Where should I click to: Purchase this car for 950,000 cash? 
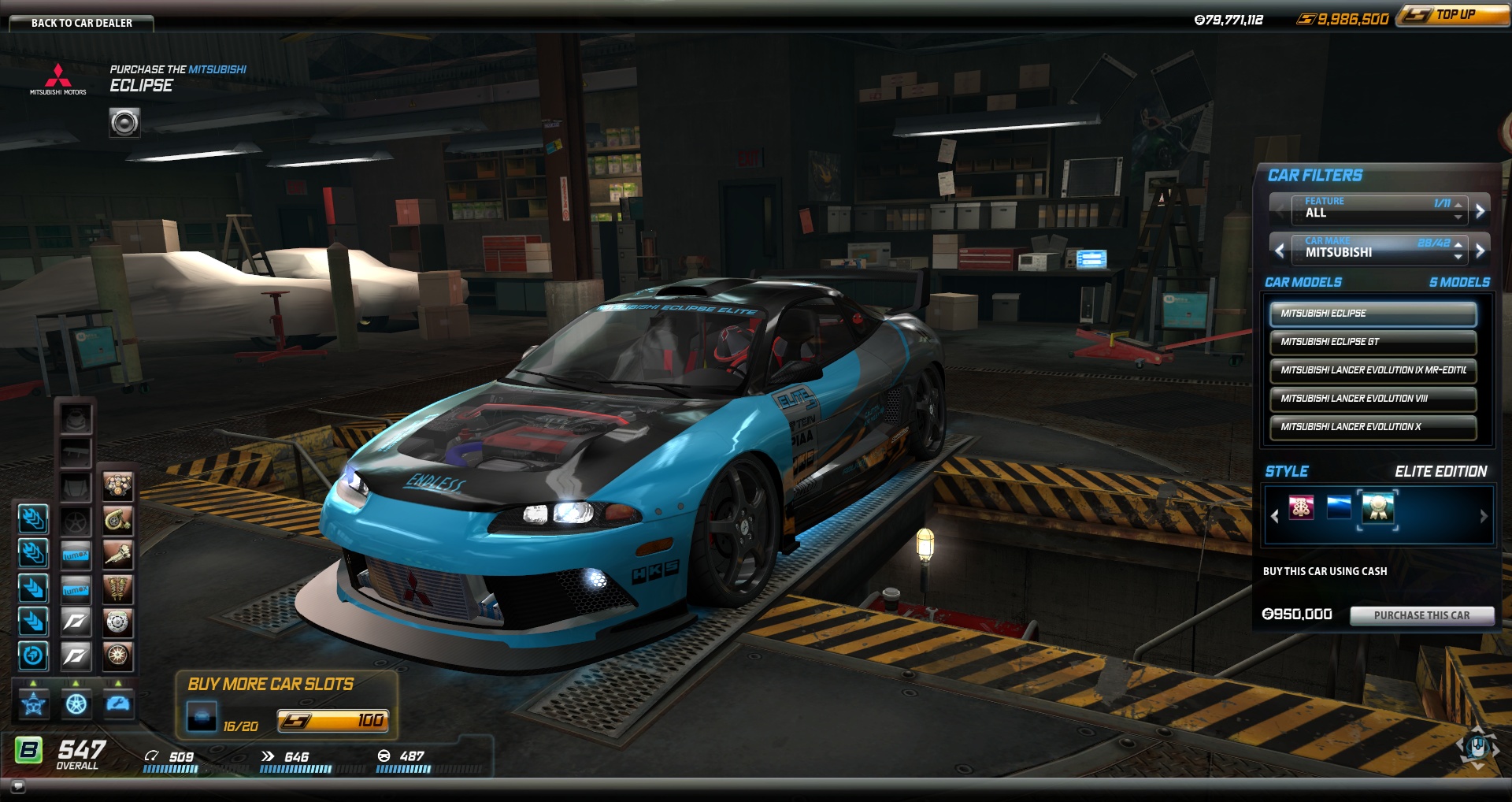coord(1421,615)
